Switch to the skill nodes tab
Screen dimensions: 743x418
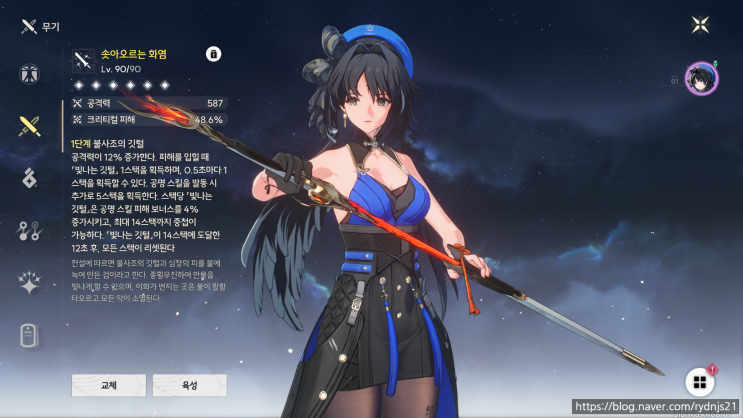coord(29,231)
